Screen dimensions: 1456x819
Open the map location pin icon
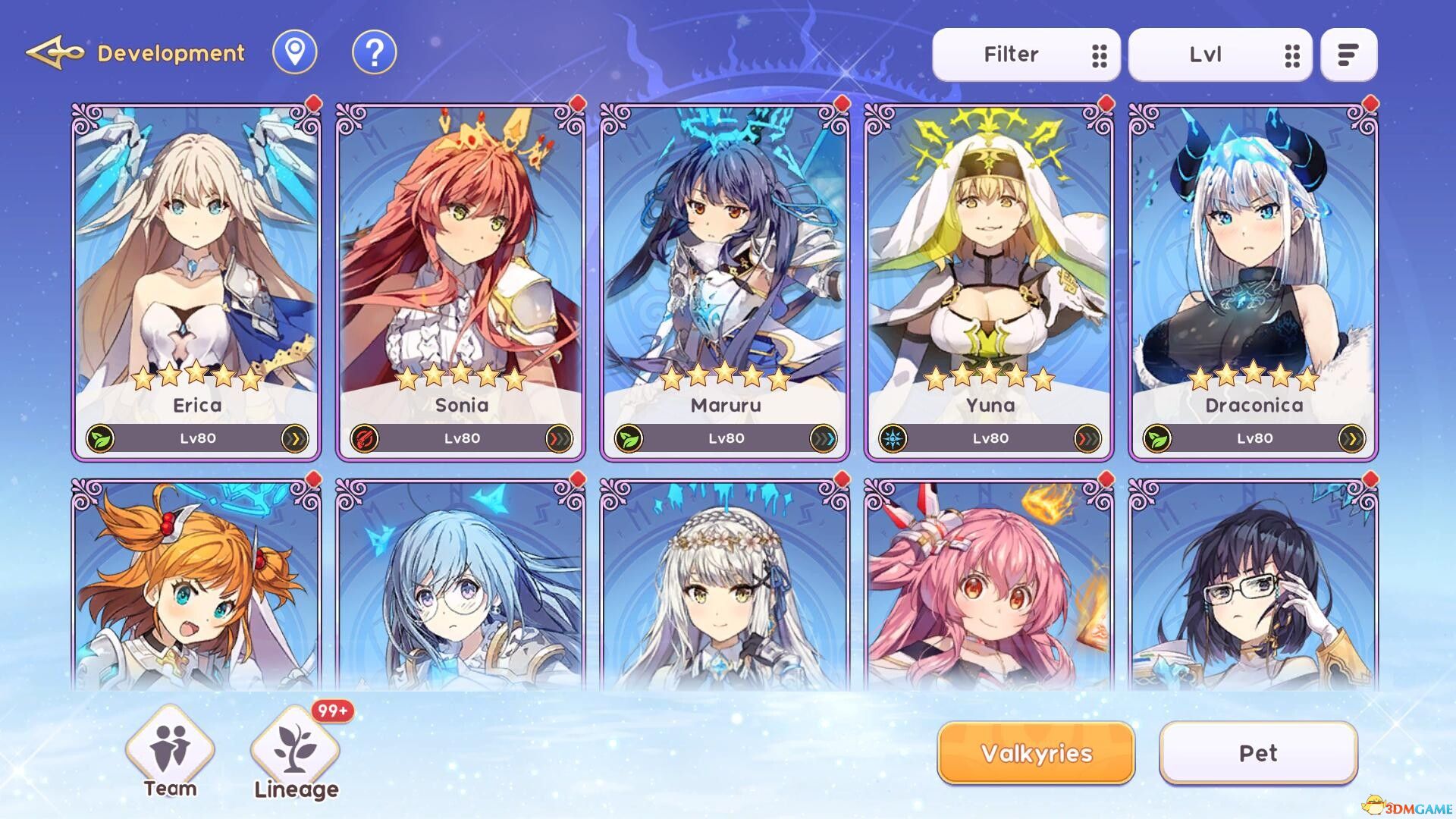coord(294,53)
